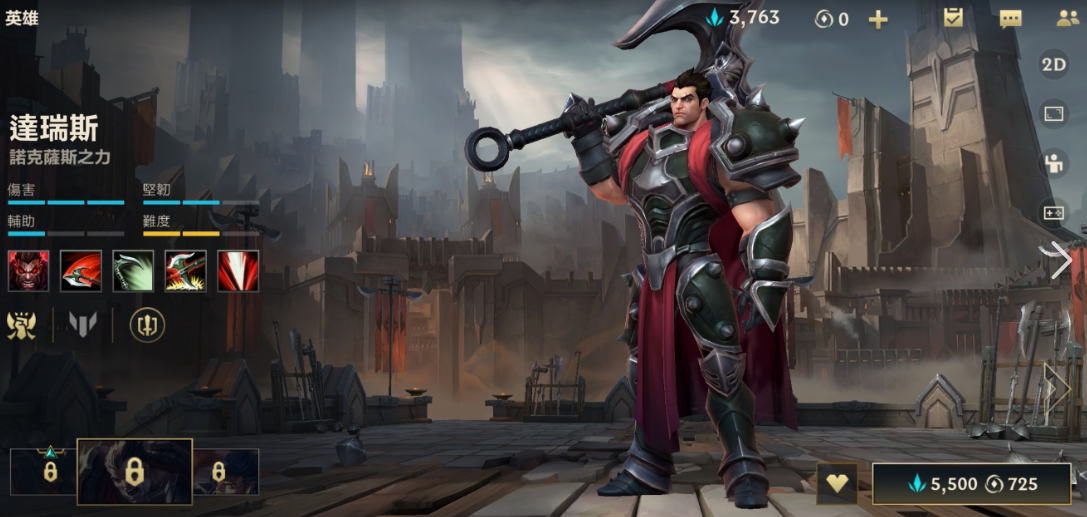Open the circled sword recommended build icon
This screenshot has width=1087, height=517.
[147, 325]
